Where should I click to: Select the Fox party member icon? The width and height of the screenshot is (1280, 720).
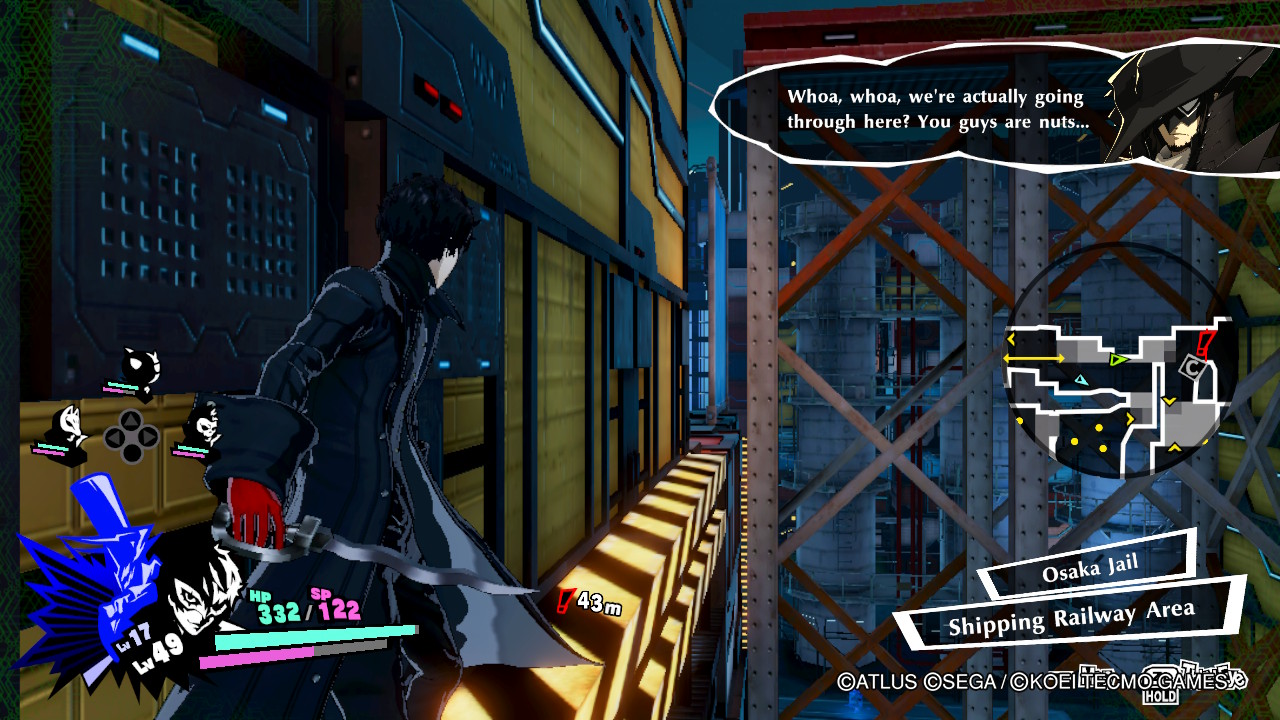pyautogui.click(x=70, y=424)
